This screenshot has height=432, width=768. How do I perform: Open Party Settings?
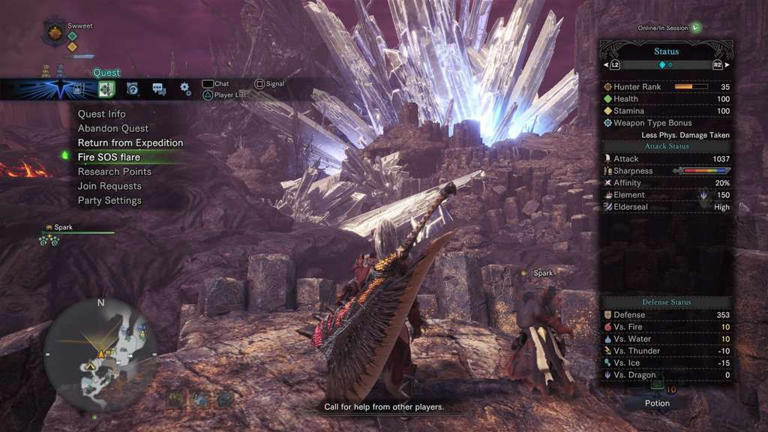tap(110, 200)
